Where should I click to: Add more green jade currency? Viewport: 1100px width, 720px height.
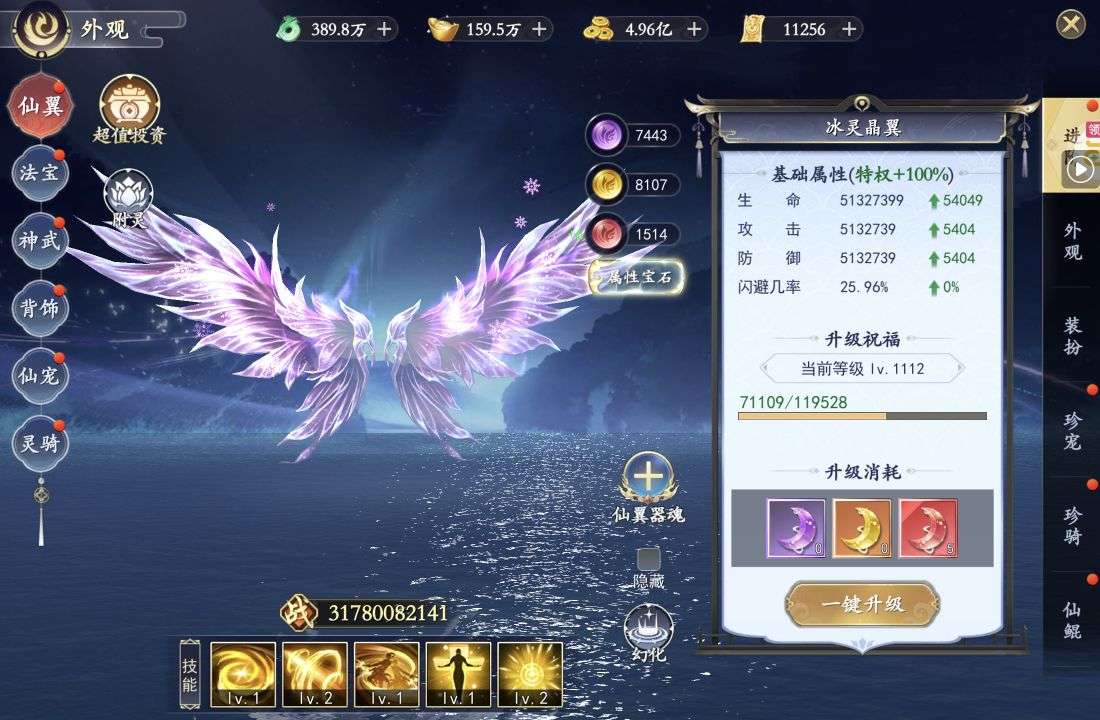[x=384, y=29]
